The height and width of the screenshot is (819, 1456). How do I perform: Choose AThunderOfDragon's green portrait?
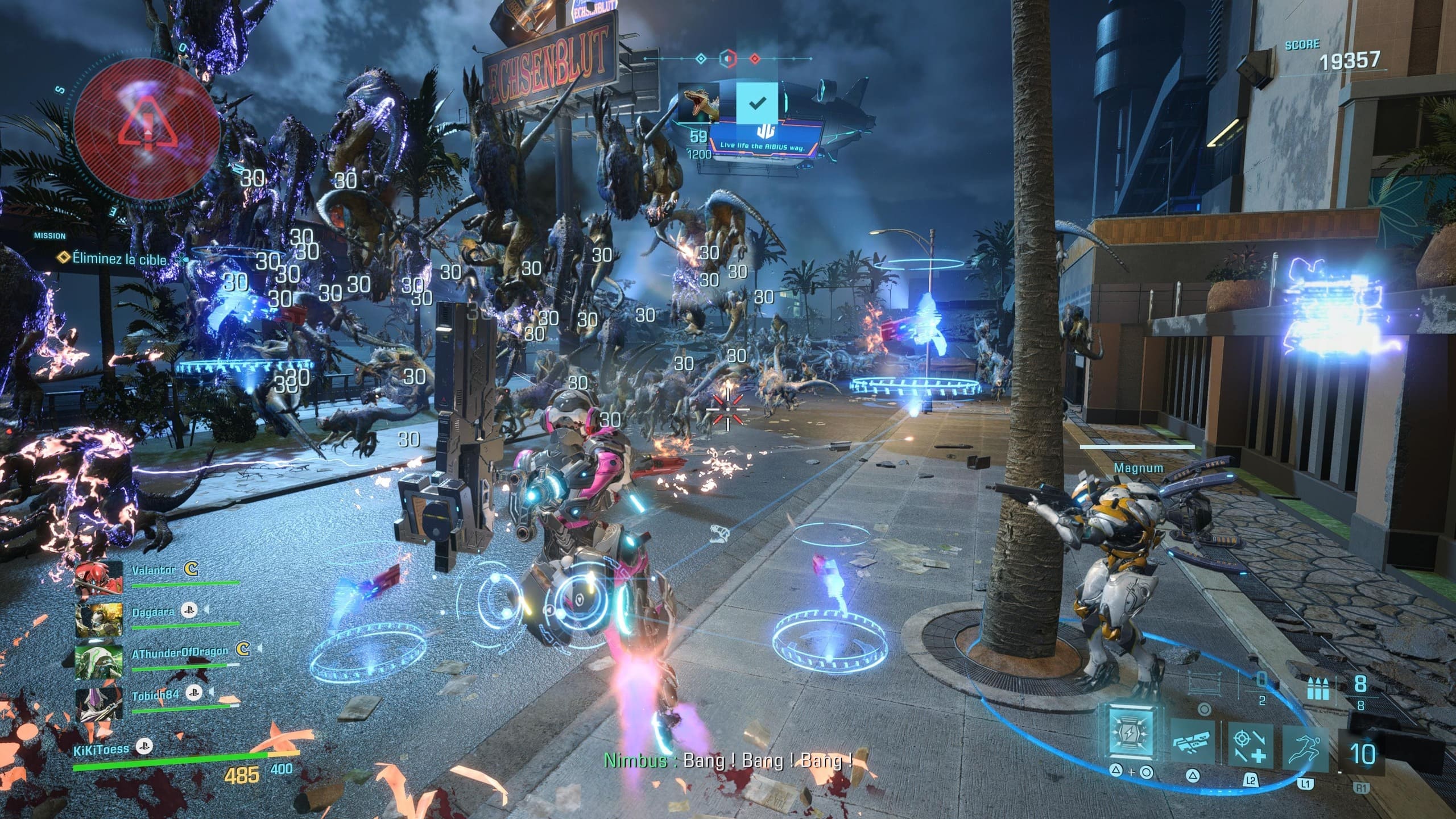click(99, 662)
